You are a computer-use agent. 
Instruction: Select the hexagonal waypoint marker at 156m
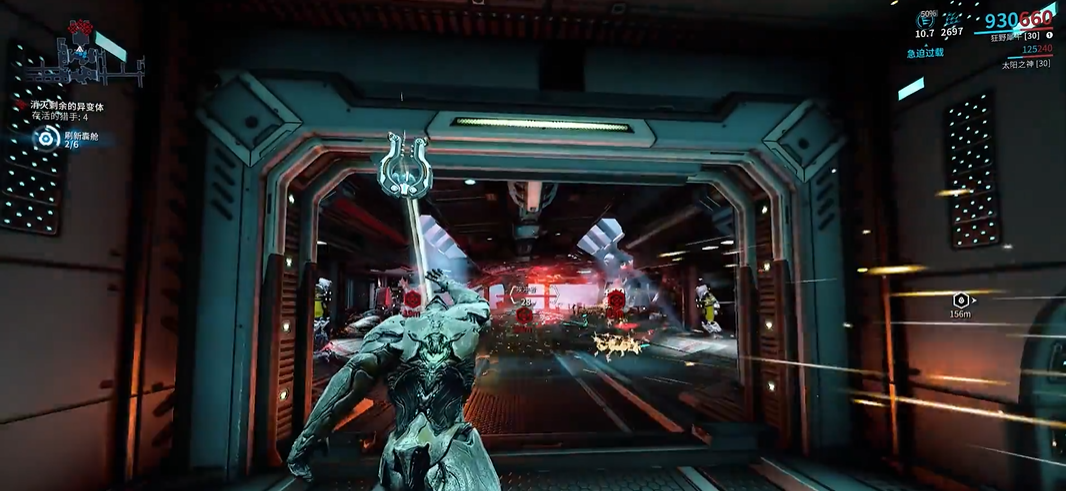961,299
